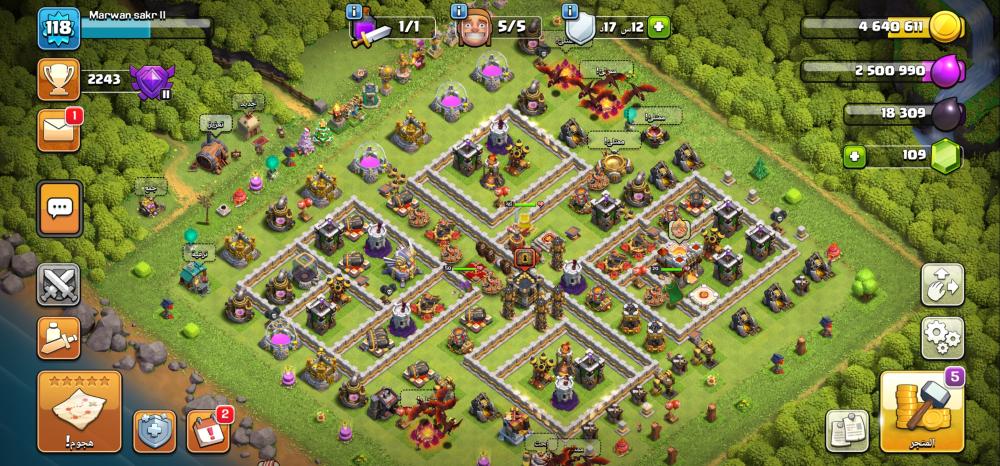This screenshot has height=466, width=1000.
Task: Open the village layout editor button
Action: (941, 285)
